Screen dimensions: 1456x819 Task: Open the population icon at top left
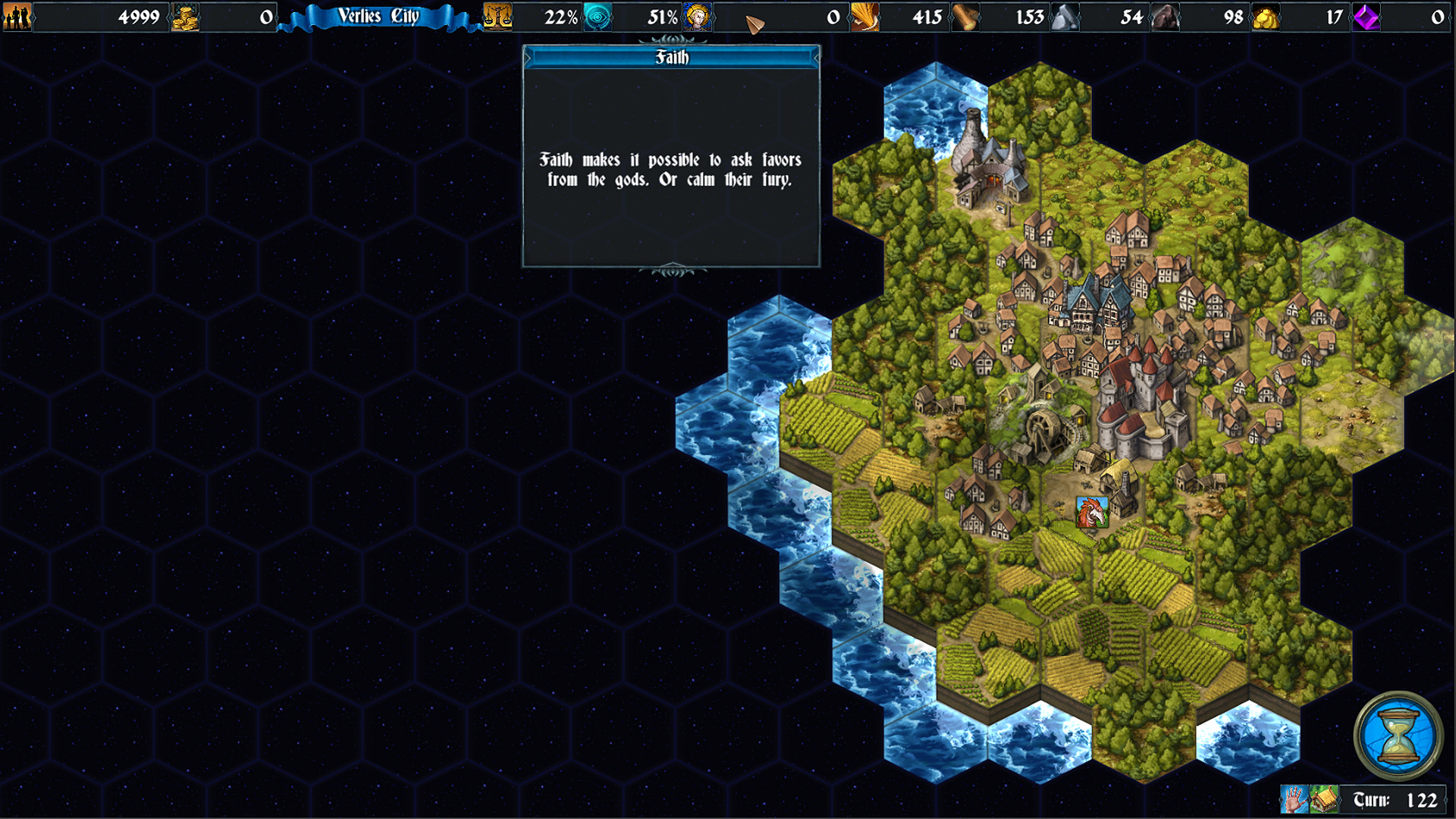pyautogui.click(x=17, y=17)
